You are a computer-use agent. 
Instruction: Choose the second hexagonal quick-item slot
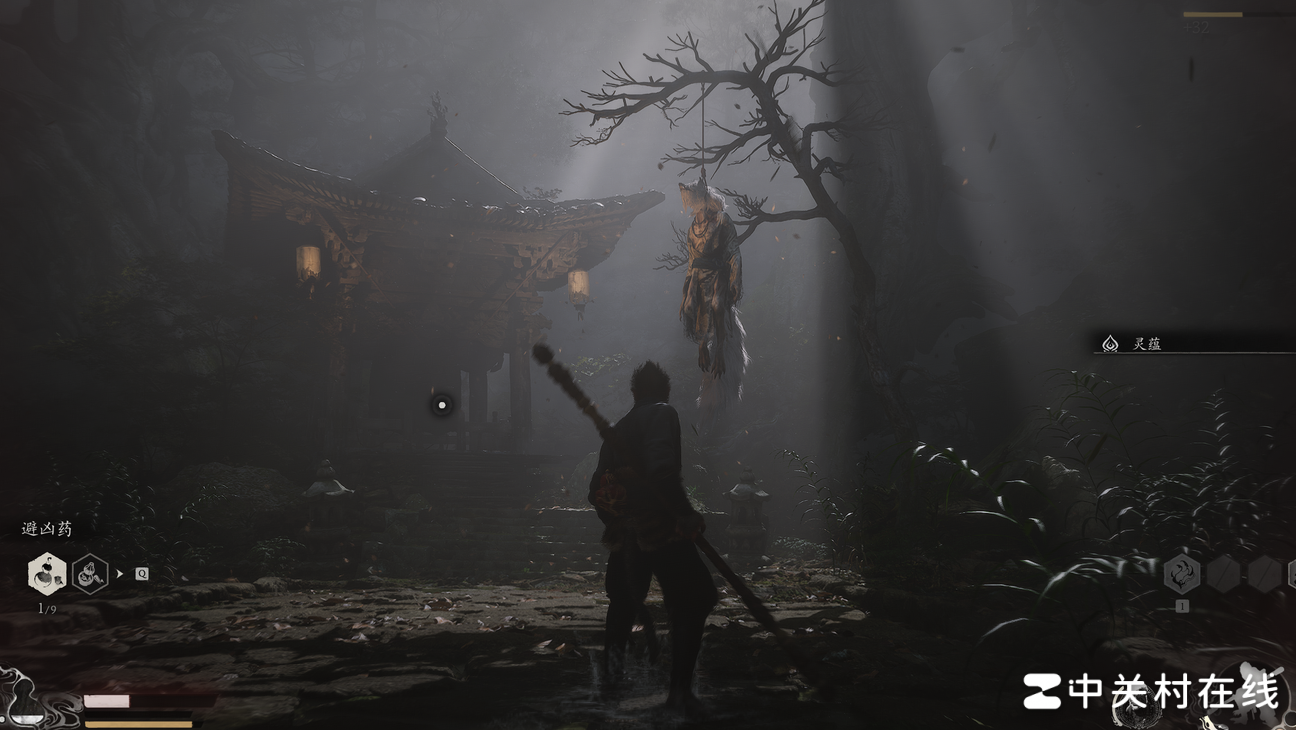pos(90,574)
